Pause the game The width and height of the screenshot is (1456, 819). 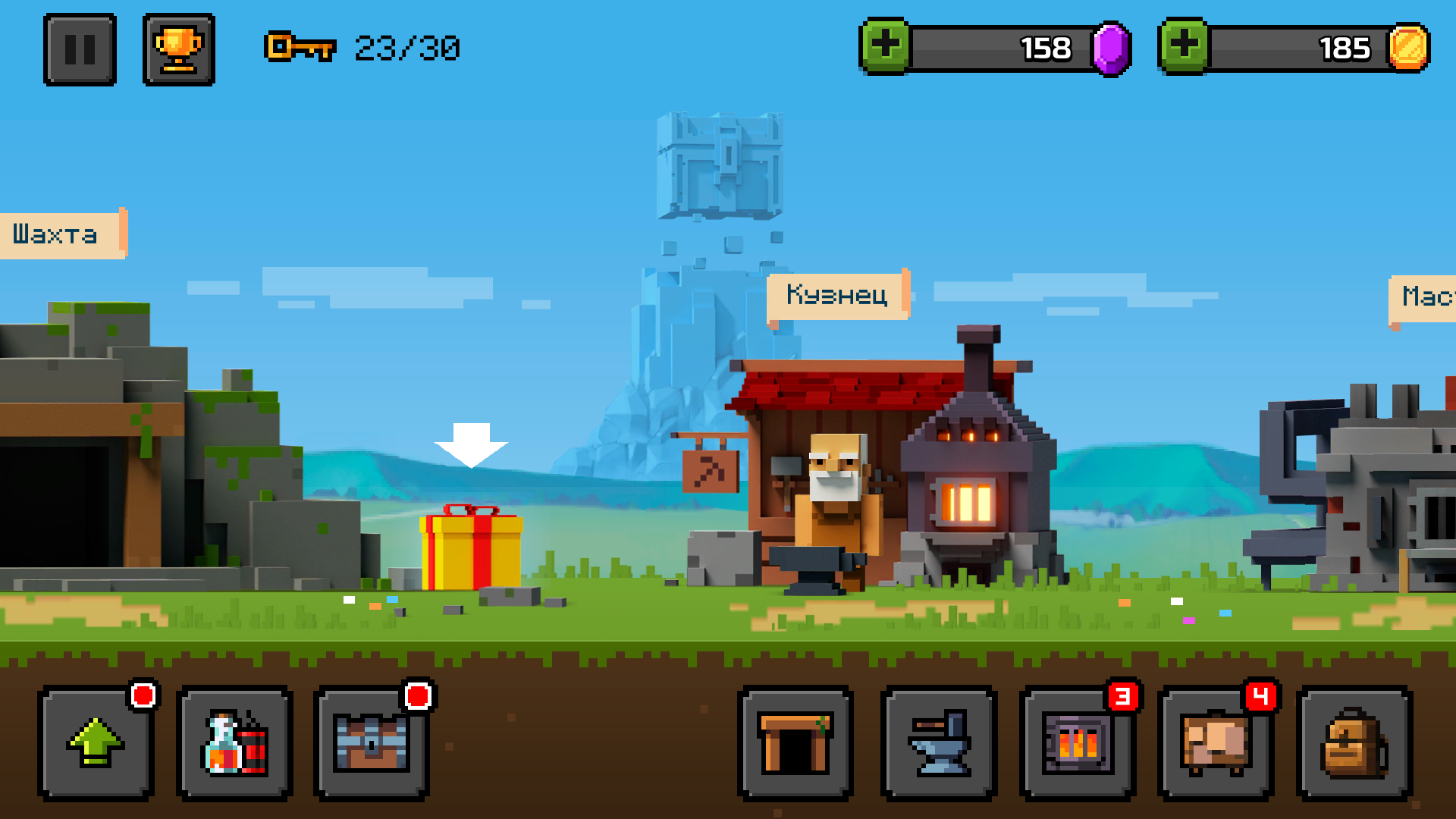(x=80, y=49)
